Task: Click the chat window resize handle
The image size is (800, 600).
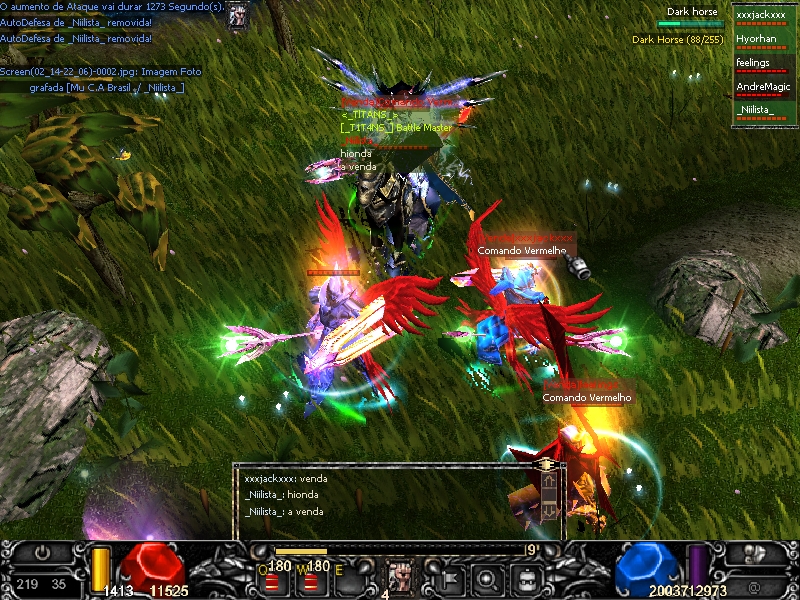Action: (546, 465)
